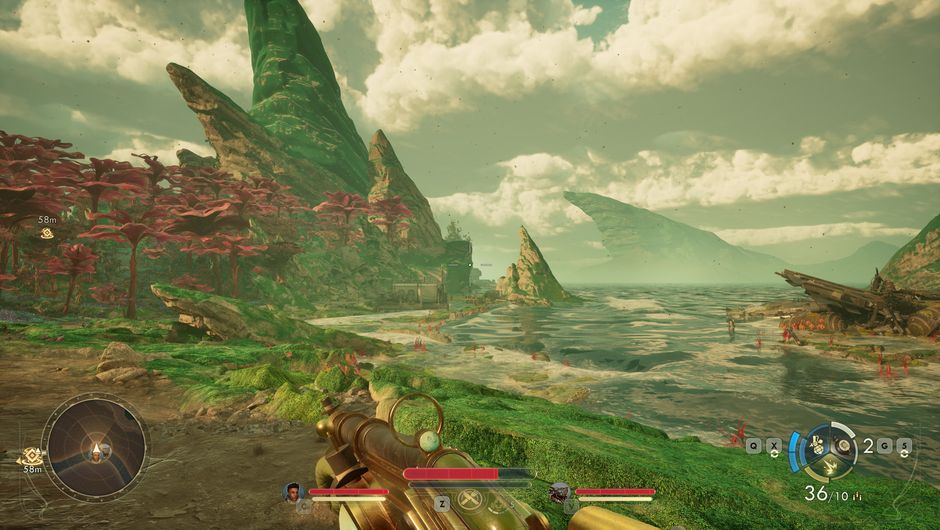
Task: Click the crossed-tools icon beneath the center bar
Action: coord(468,503)
